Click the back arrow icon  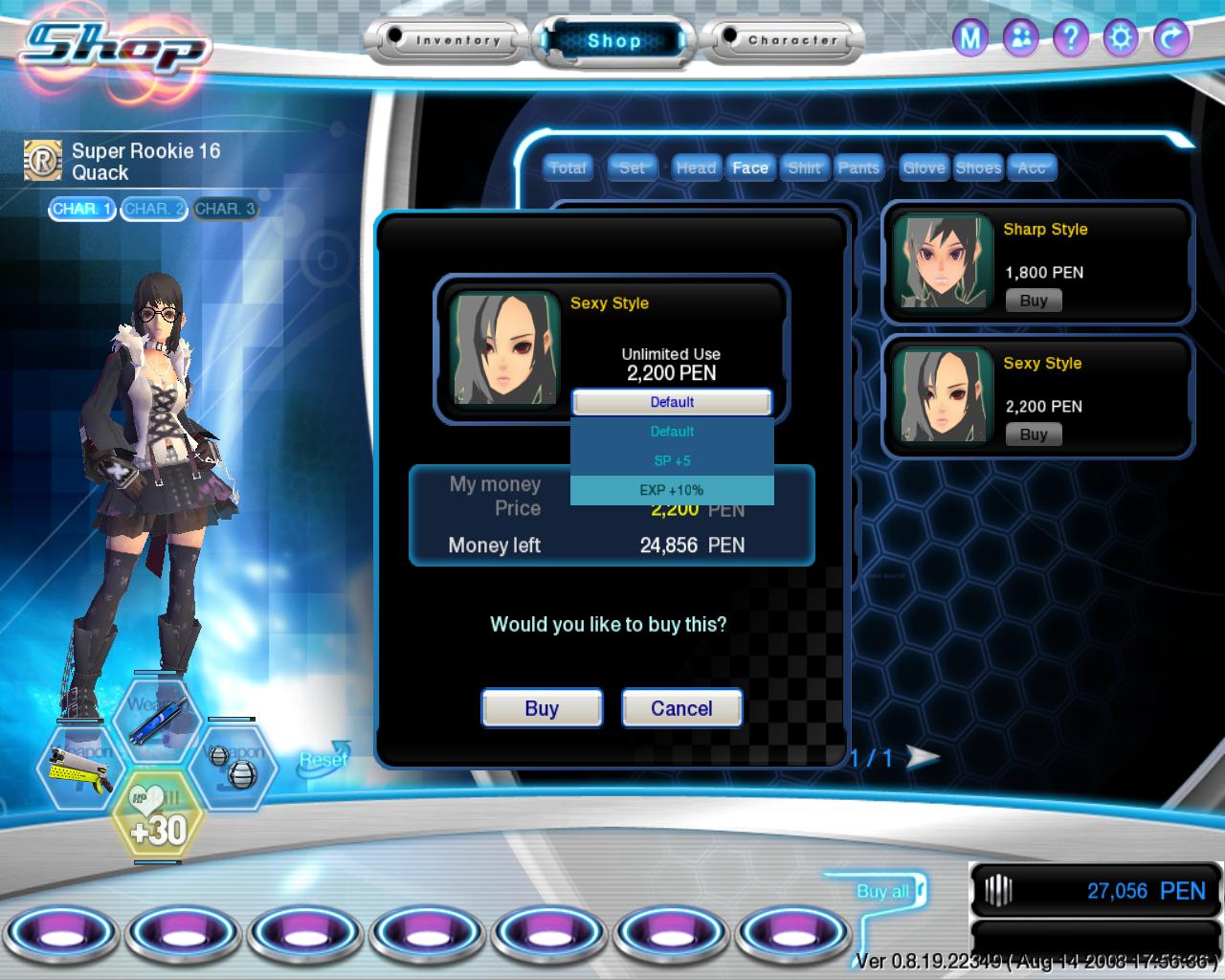[x=1170, y=38]
